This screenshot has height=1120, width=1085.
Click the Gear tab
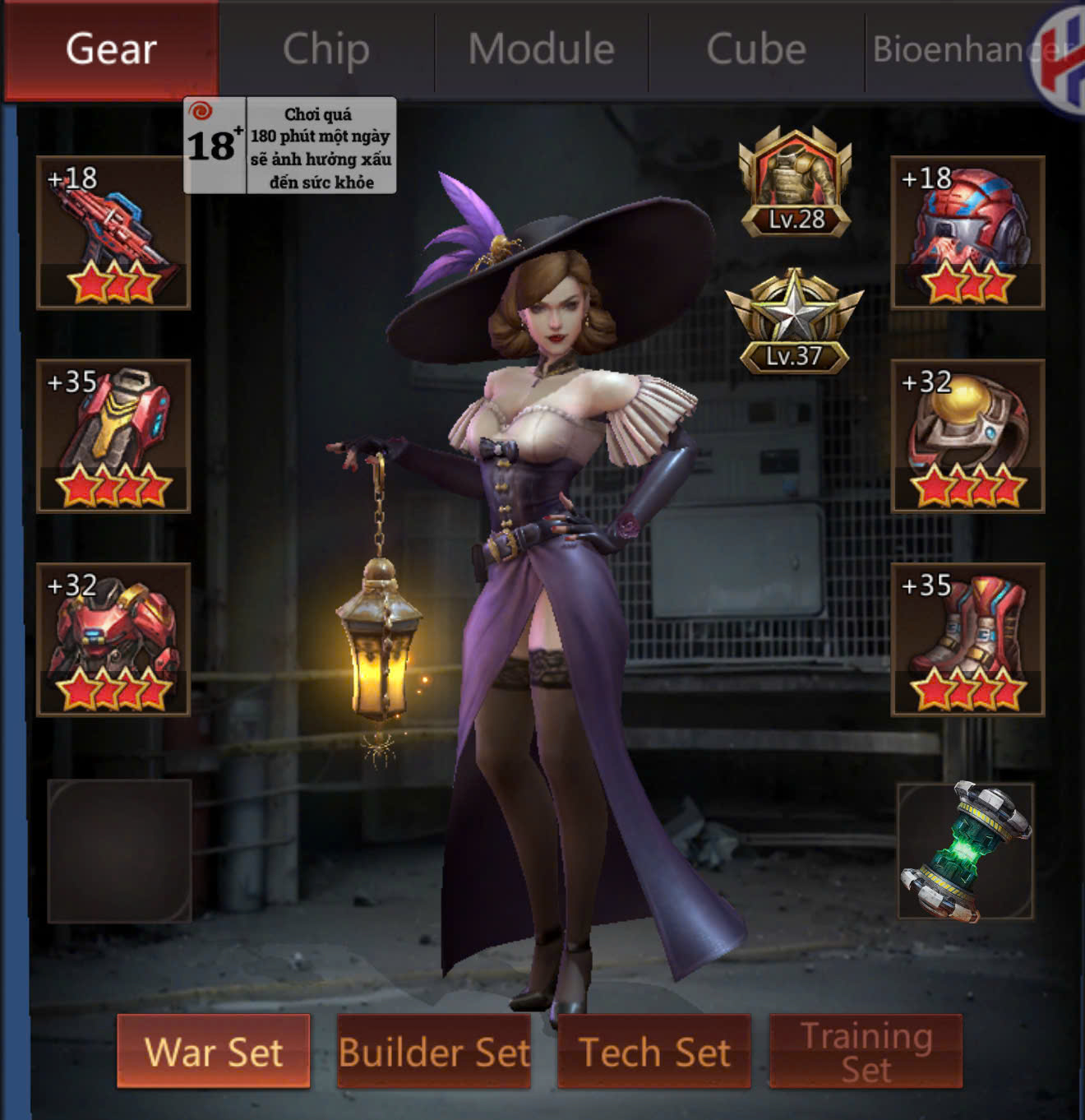(111, 49)
